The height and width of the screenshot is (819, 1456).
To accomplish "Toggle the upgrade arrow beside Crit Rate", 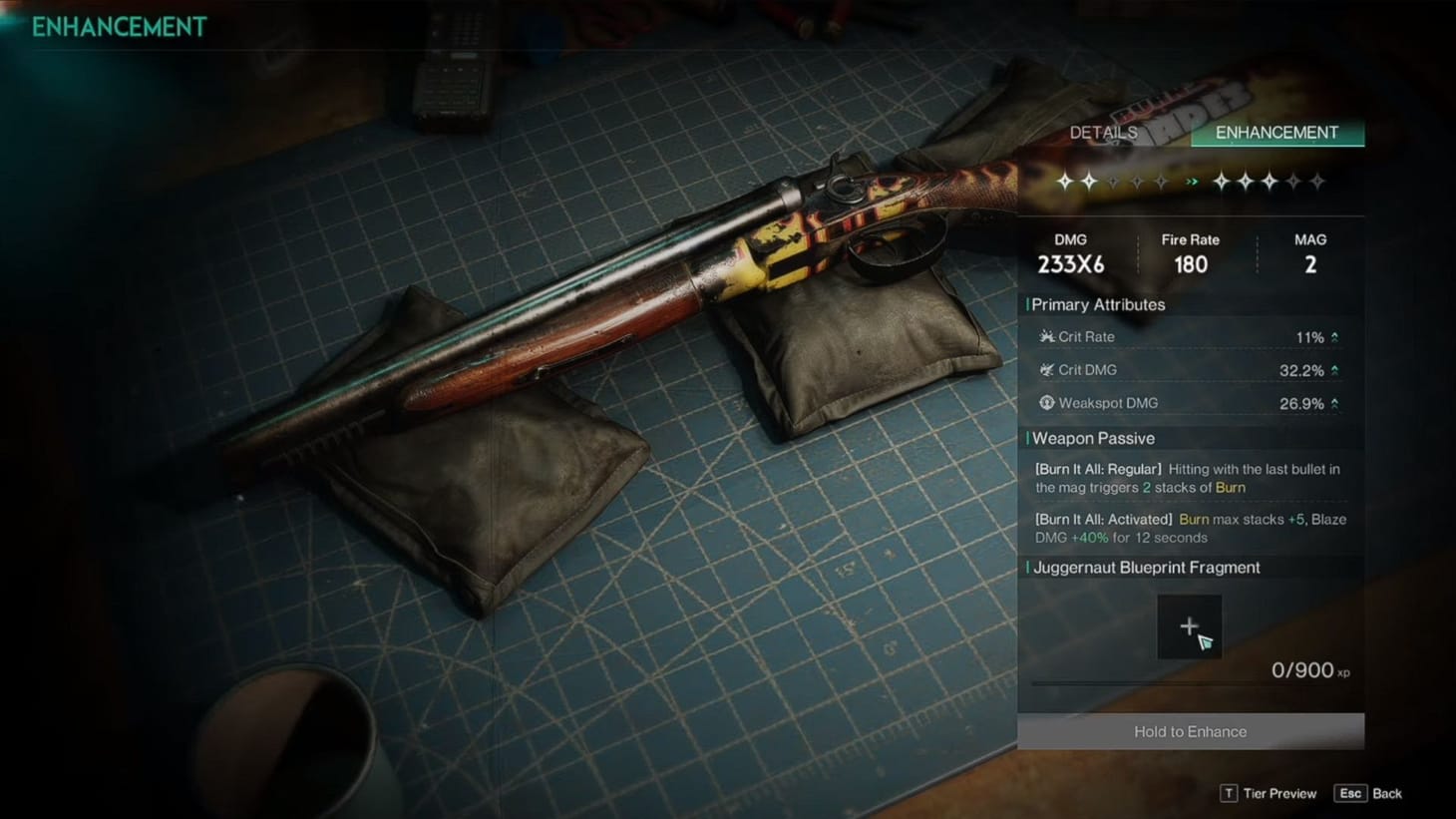I will pyautogui.click(x=1334, y=337).
